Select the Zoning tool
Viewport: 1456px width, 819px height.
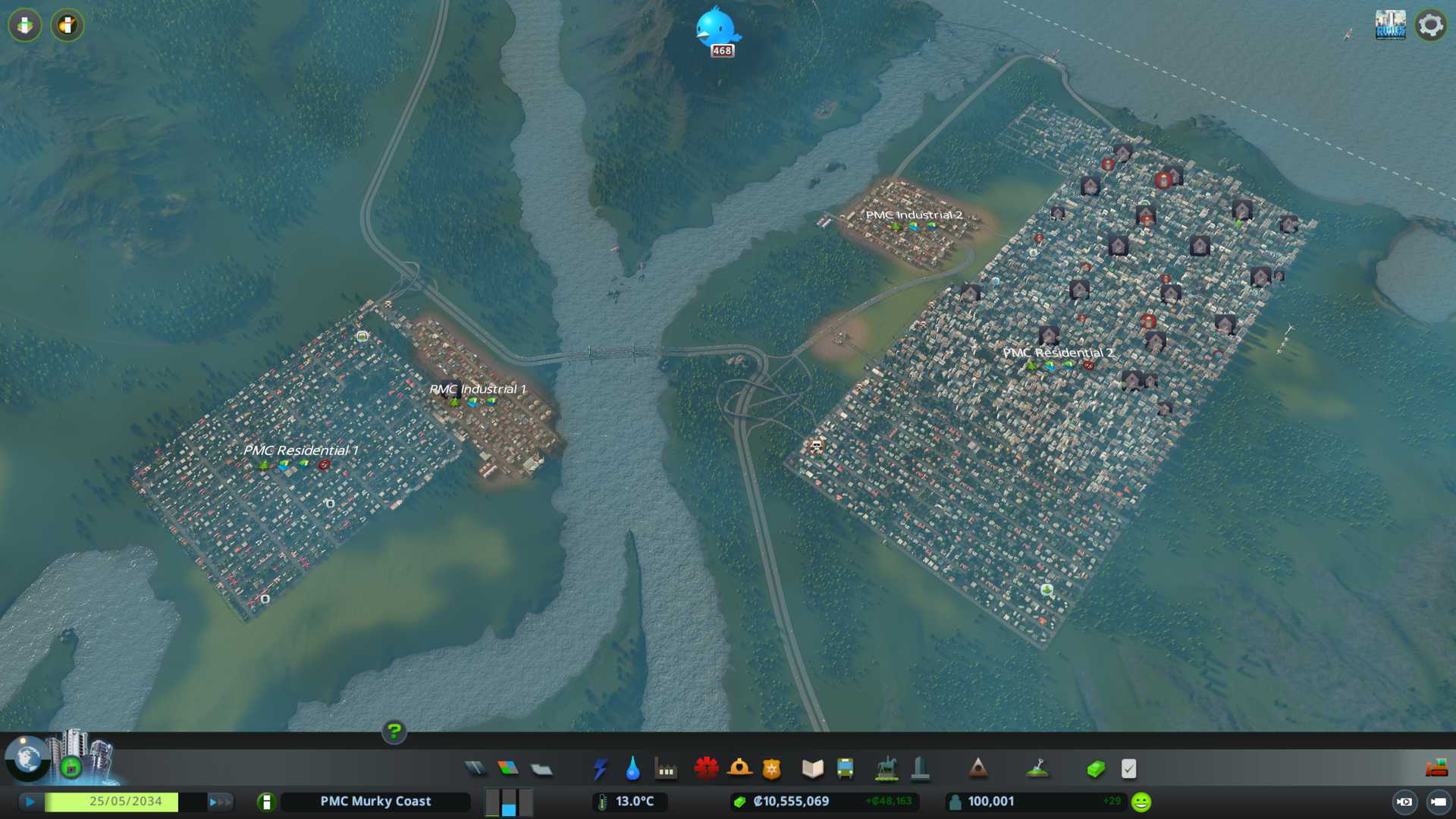click(508, 769)
